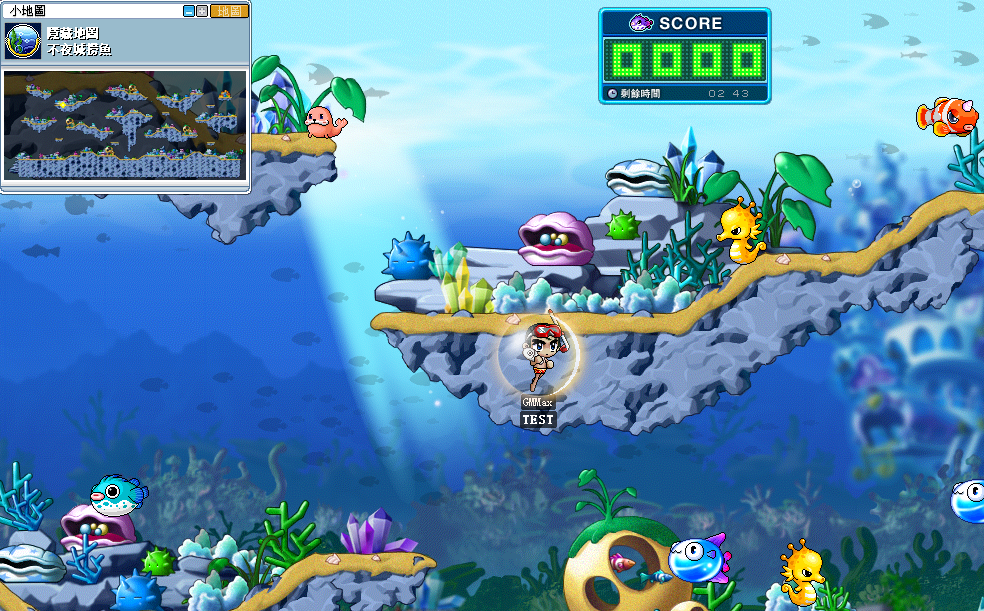This screenshot has width=984, height=611.
Task: Minimize the minimap with the blue minus button
Action: pos(188,11)
